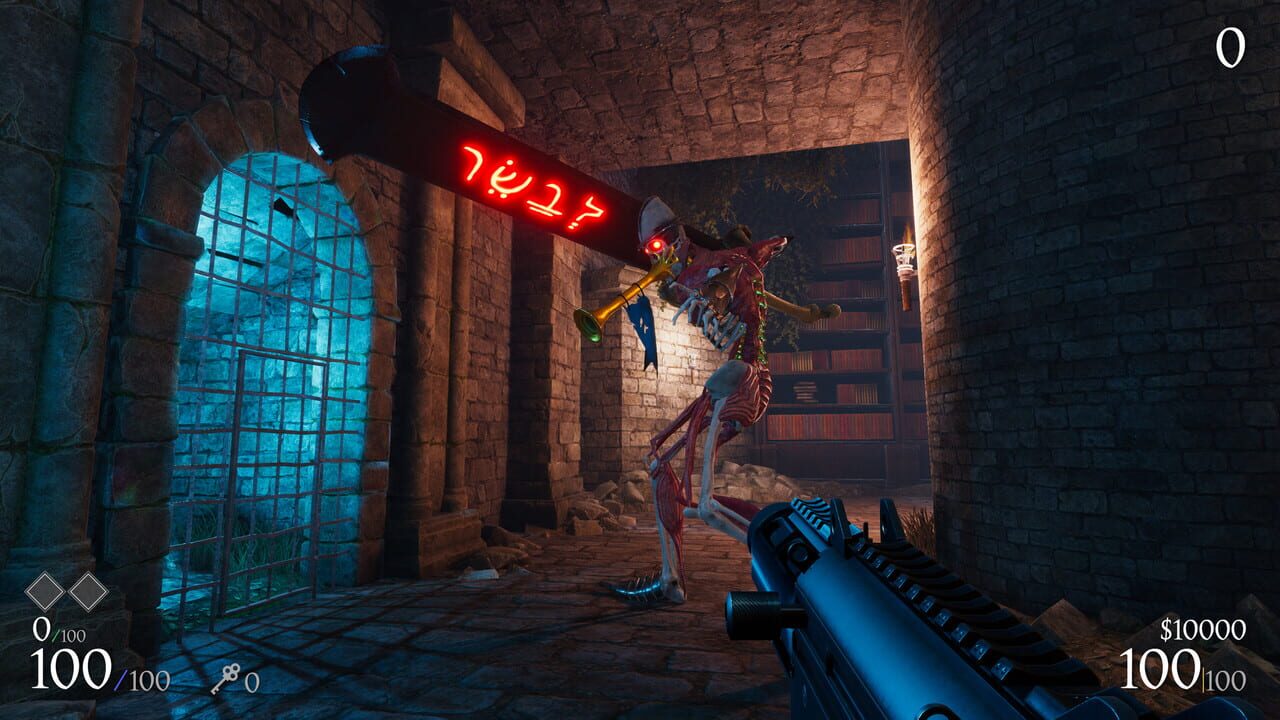The width and height of the screenshot is (1280, 720).
Task: Toggle the armor counter reading 0/100
Action: coord(60,630)
